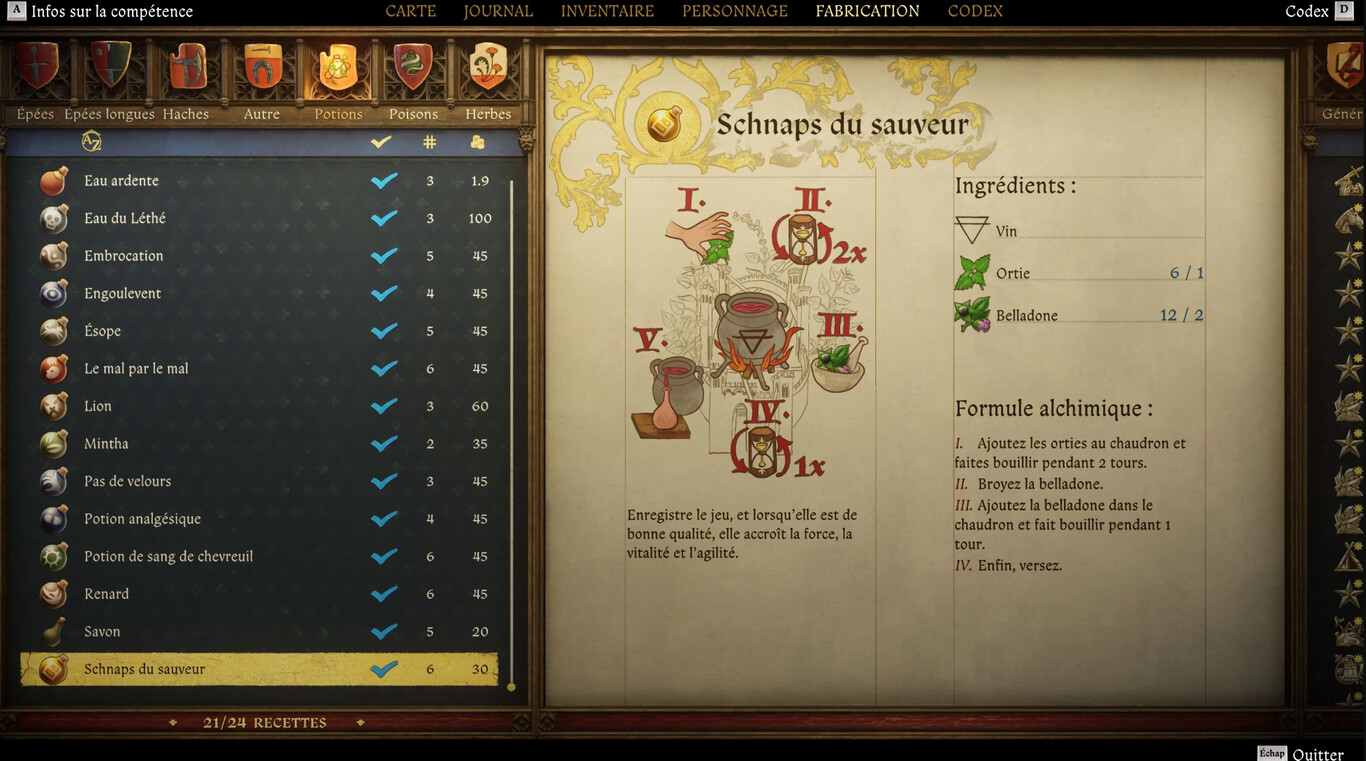The height and width of the screenshot is (761, 1366).
Task: Open the CODEX menu item
Action: pos(974,11)
